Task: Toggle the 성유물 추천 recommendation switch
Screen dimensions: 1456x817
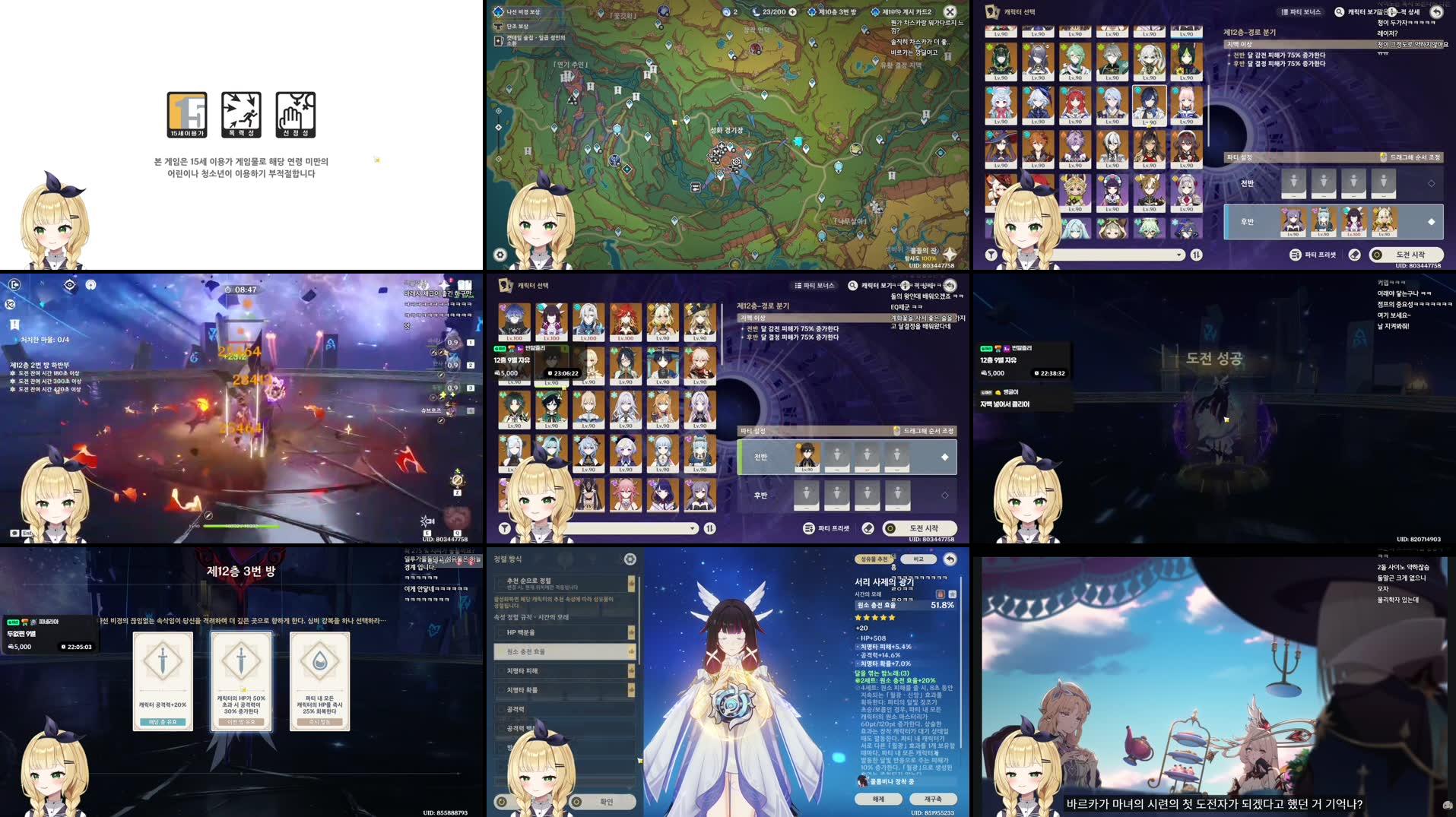Action: pos(874,559)
